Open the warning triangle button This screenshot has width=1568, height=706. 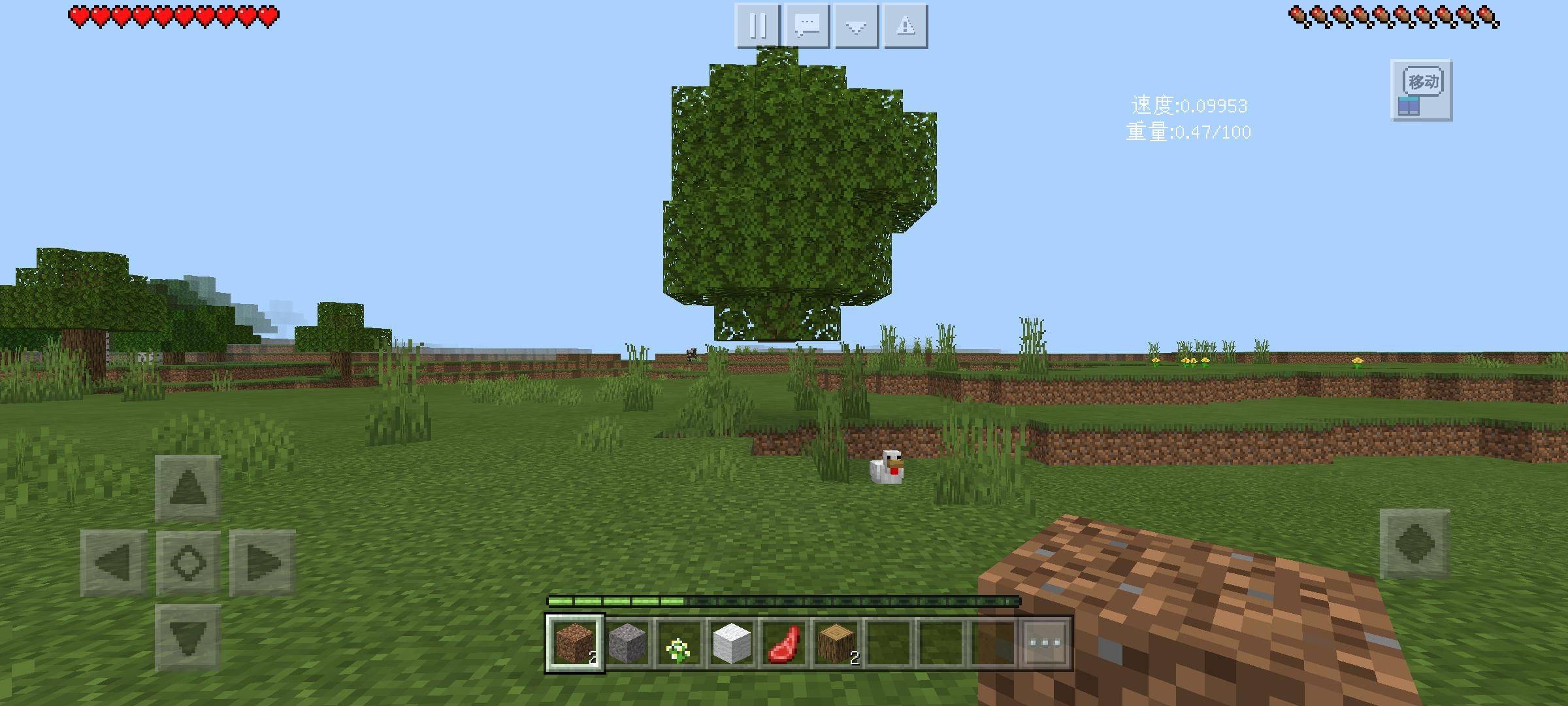tap(906, 26)
